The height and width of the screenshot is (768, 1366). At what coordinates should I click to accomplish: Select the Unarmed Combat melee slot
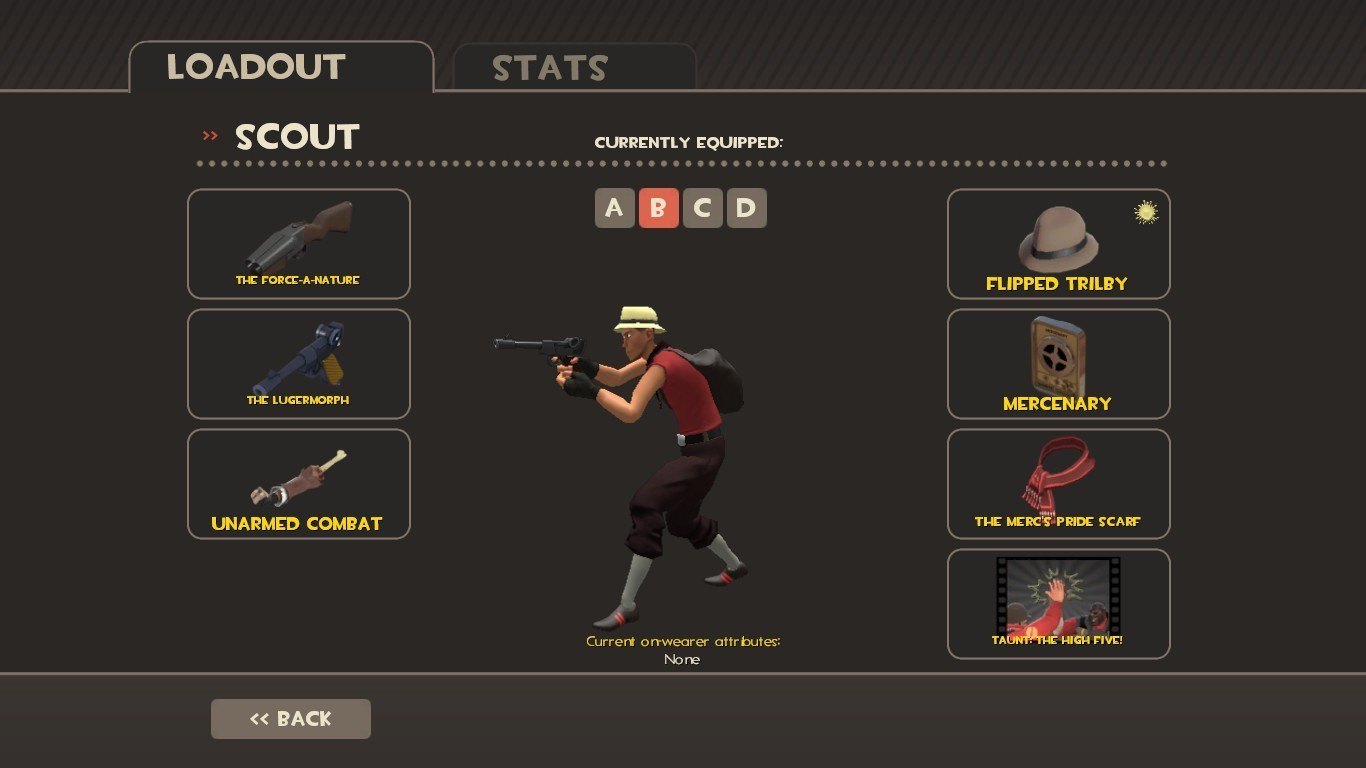tap(299, 484)
